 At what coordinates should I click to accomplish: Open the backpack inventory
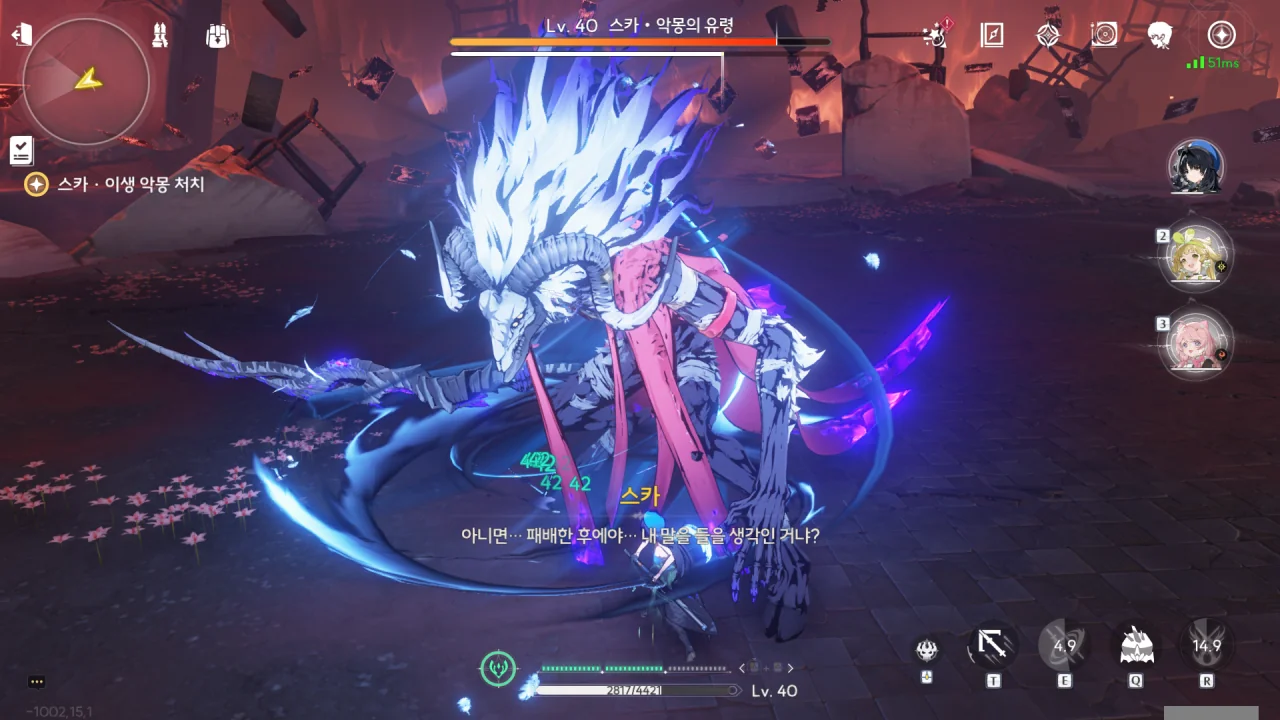point(217,35)
